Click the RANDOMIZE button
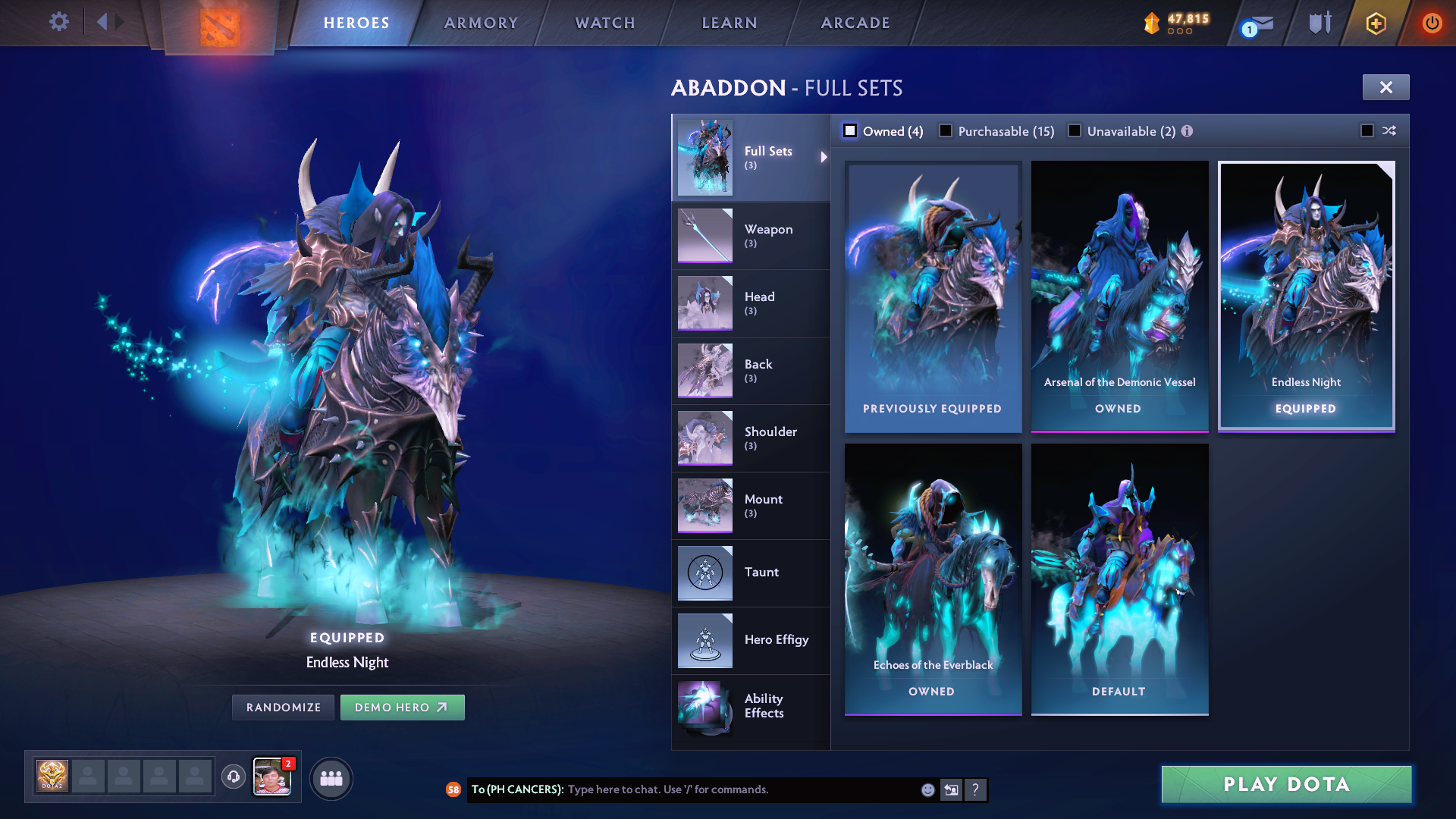The width and height of the screenshot is (1456, 819). point(283,707)
